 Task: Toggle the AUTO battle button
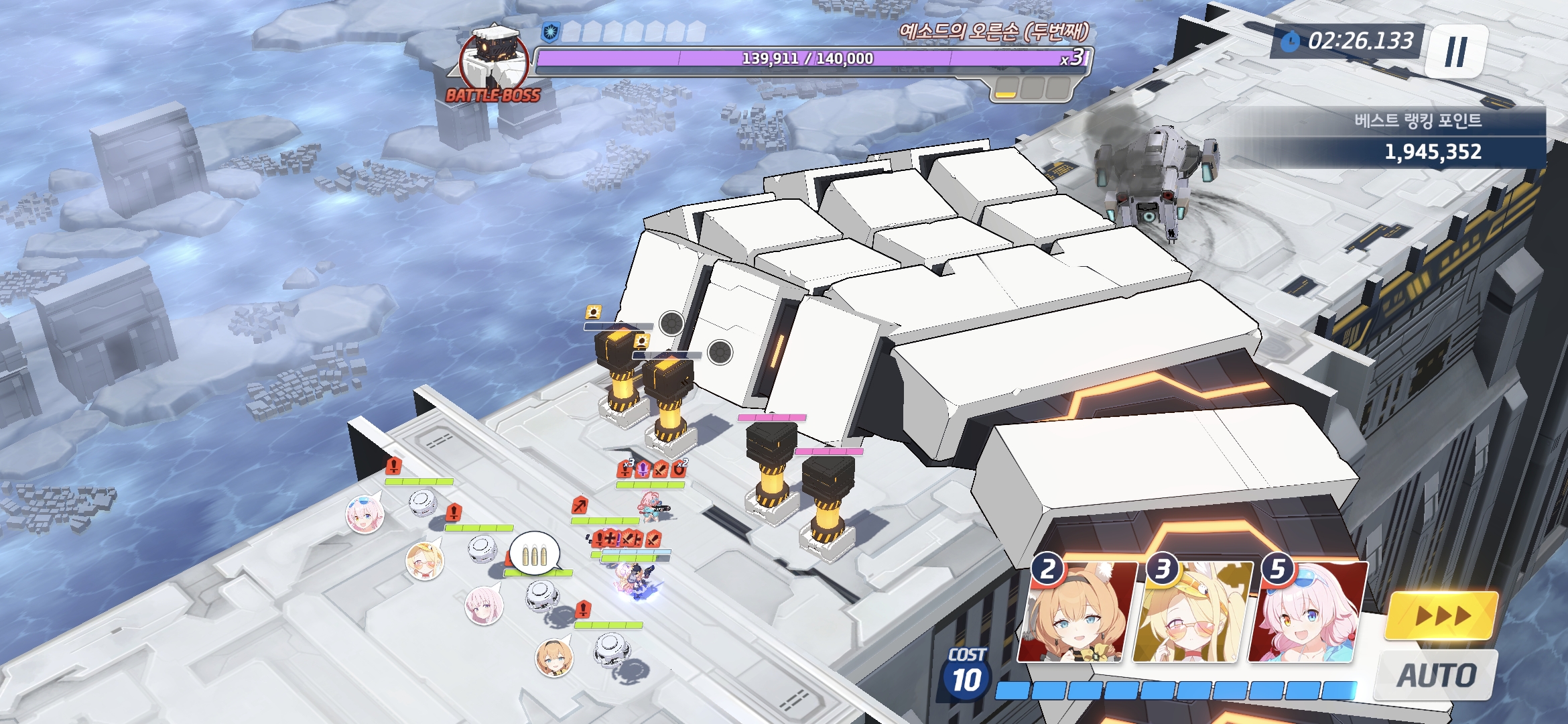pos(1436,675)
